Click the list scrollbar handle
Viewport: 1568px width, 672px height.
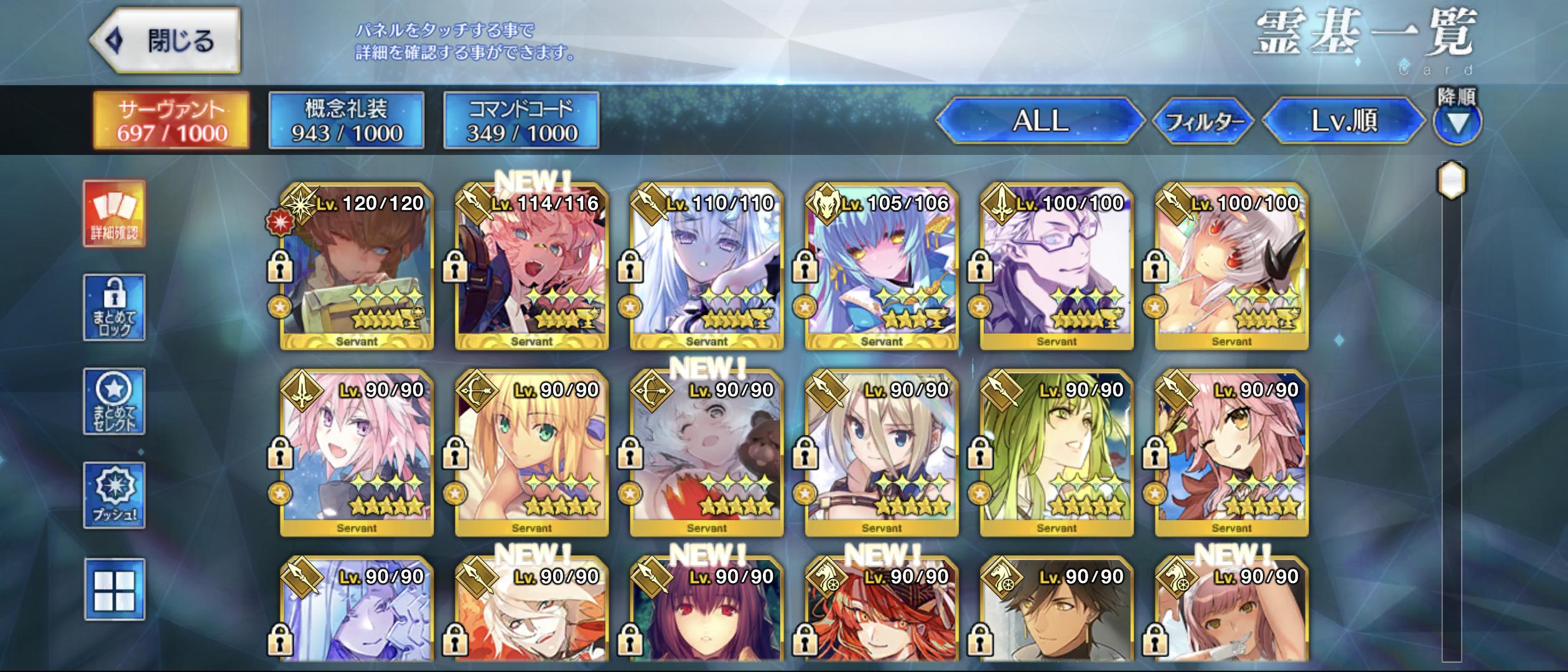coord(1452,180)
